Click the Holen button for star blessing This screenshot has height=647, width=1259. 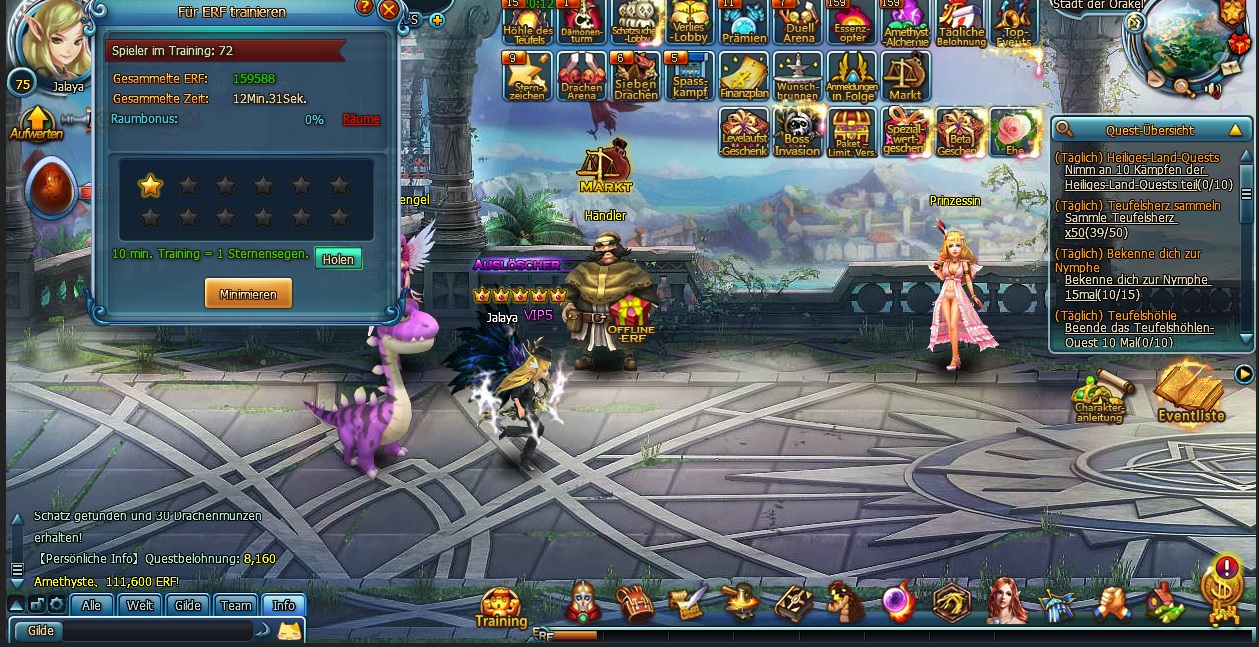(338, 259)
